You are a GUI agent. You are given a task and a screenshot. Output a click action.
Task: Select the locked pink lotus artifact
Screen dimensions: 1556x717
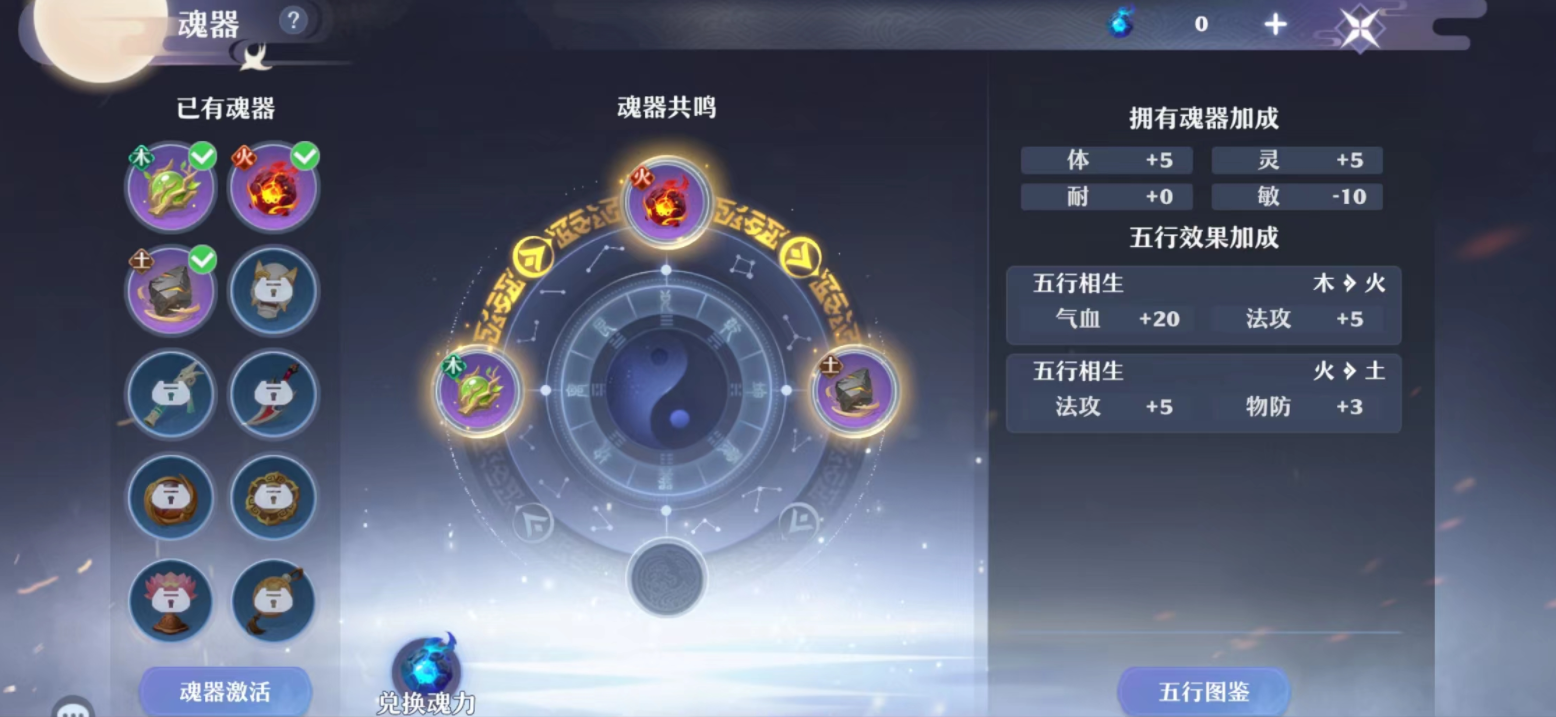(171, 600)
